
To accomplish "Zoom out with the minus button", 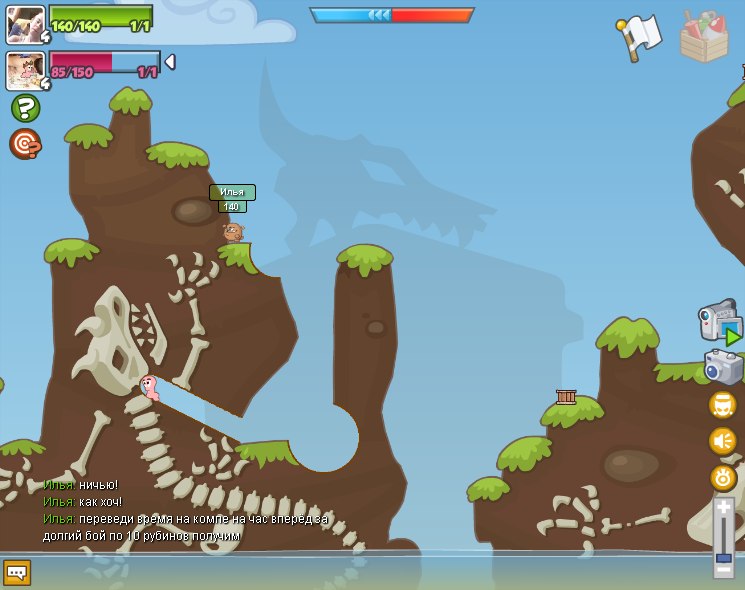I will [723, 571].
